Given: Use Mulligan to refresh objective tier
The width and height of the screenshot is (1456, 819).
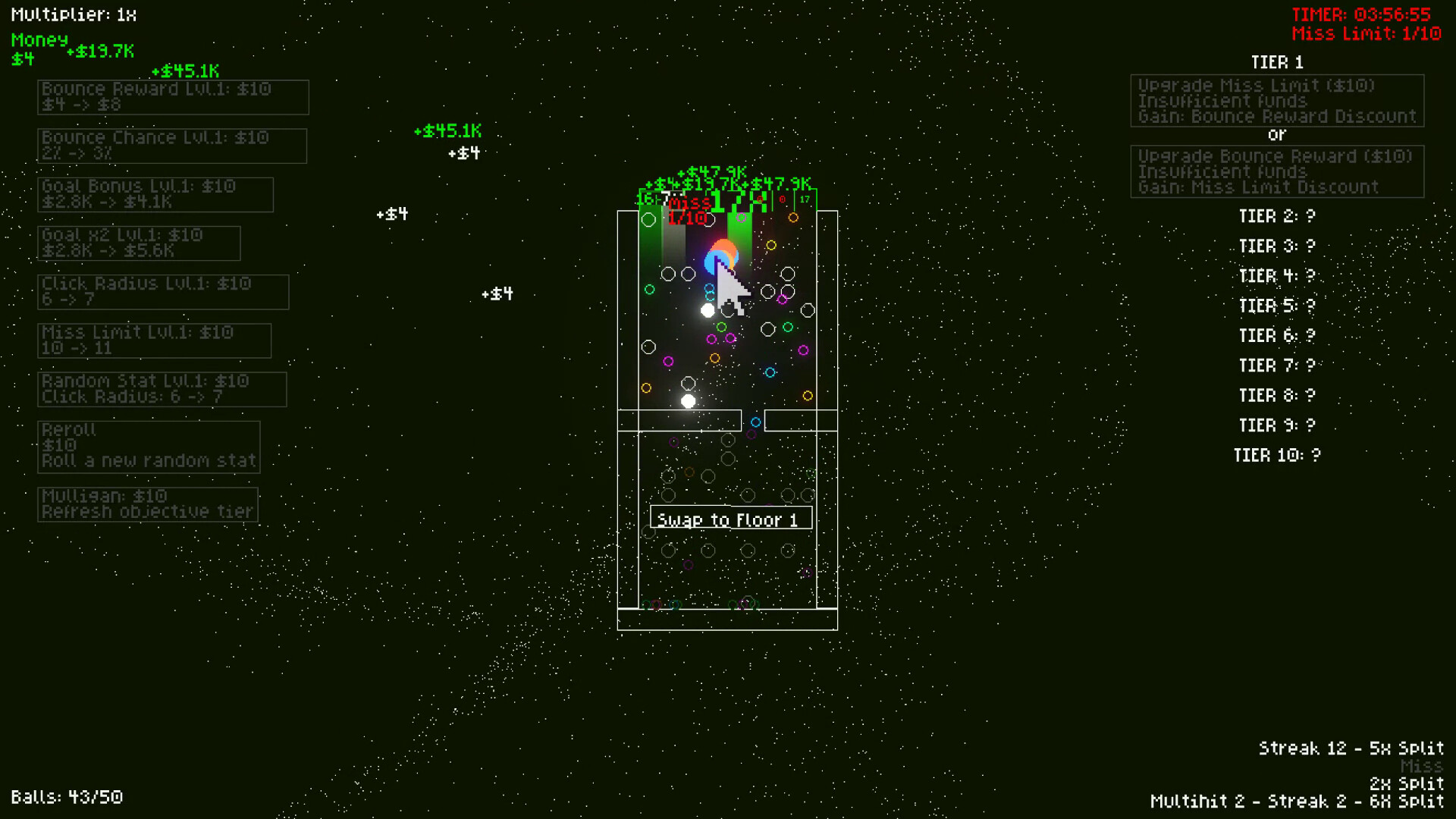Looking at the screenshot, I should tap(148, 504).
